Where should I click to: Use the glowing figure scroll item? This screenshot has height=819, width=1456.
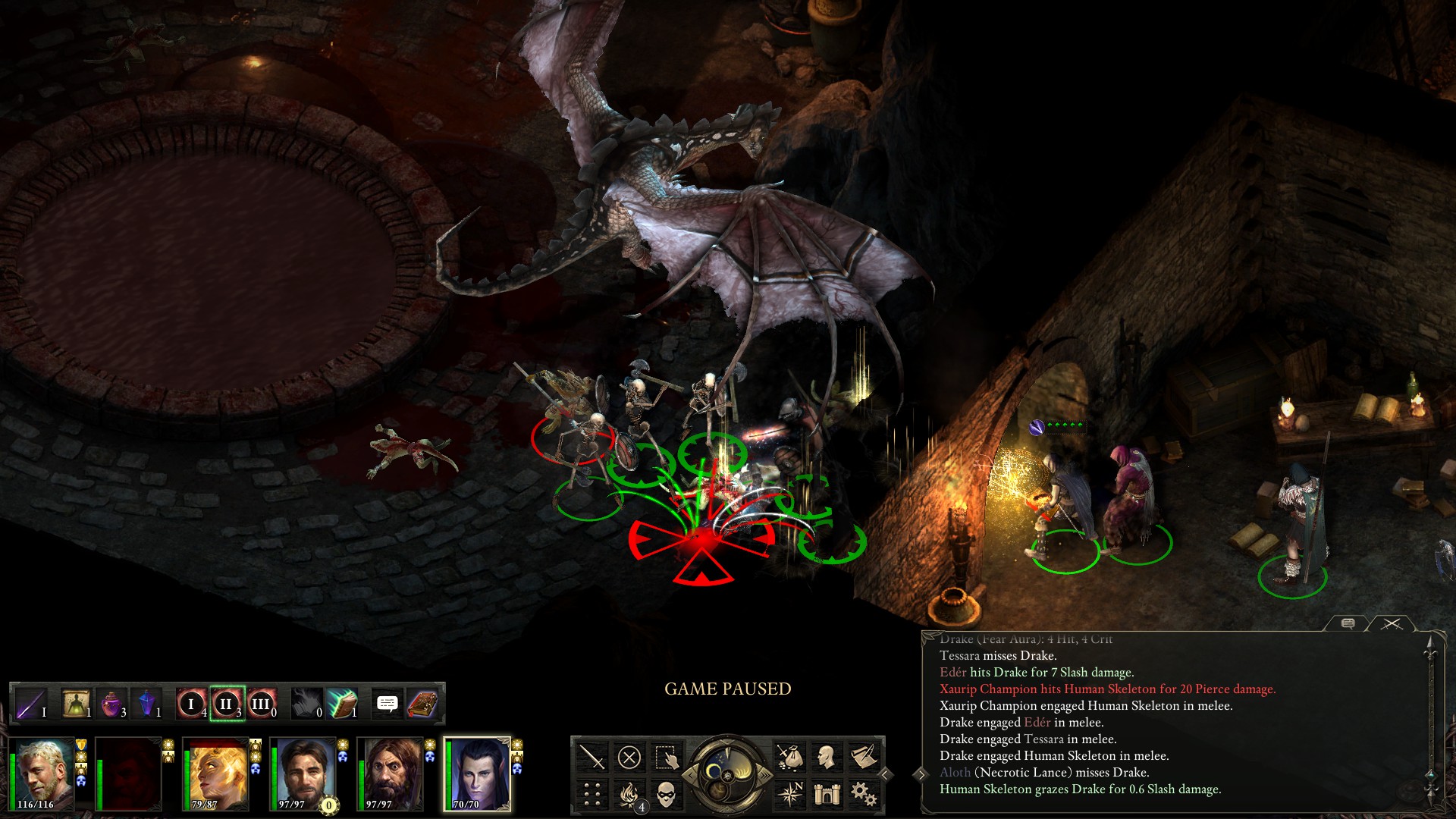[x=76, y=704]
